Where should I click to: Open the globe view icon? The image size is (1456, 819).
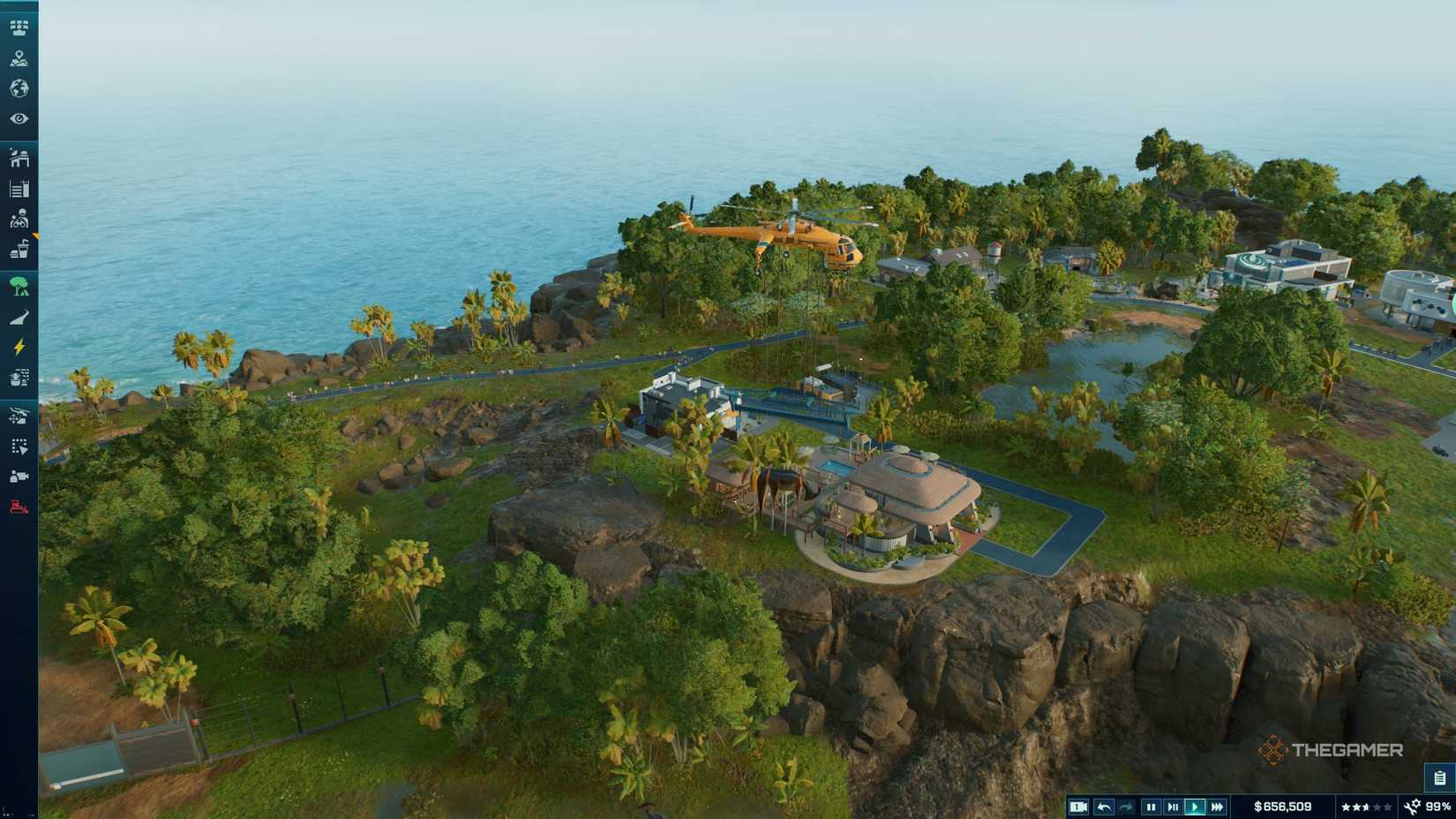pyautogui.click(x=19, y=88)
